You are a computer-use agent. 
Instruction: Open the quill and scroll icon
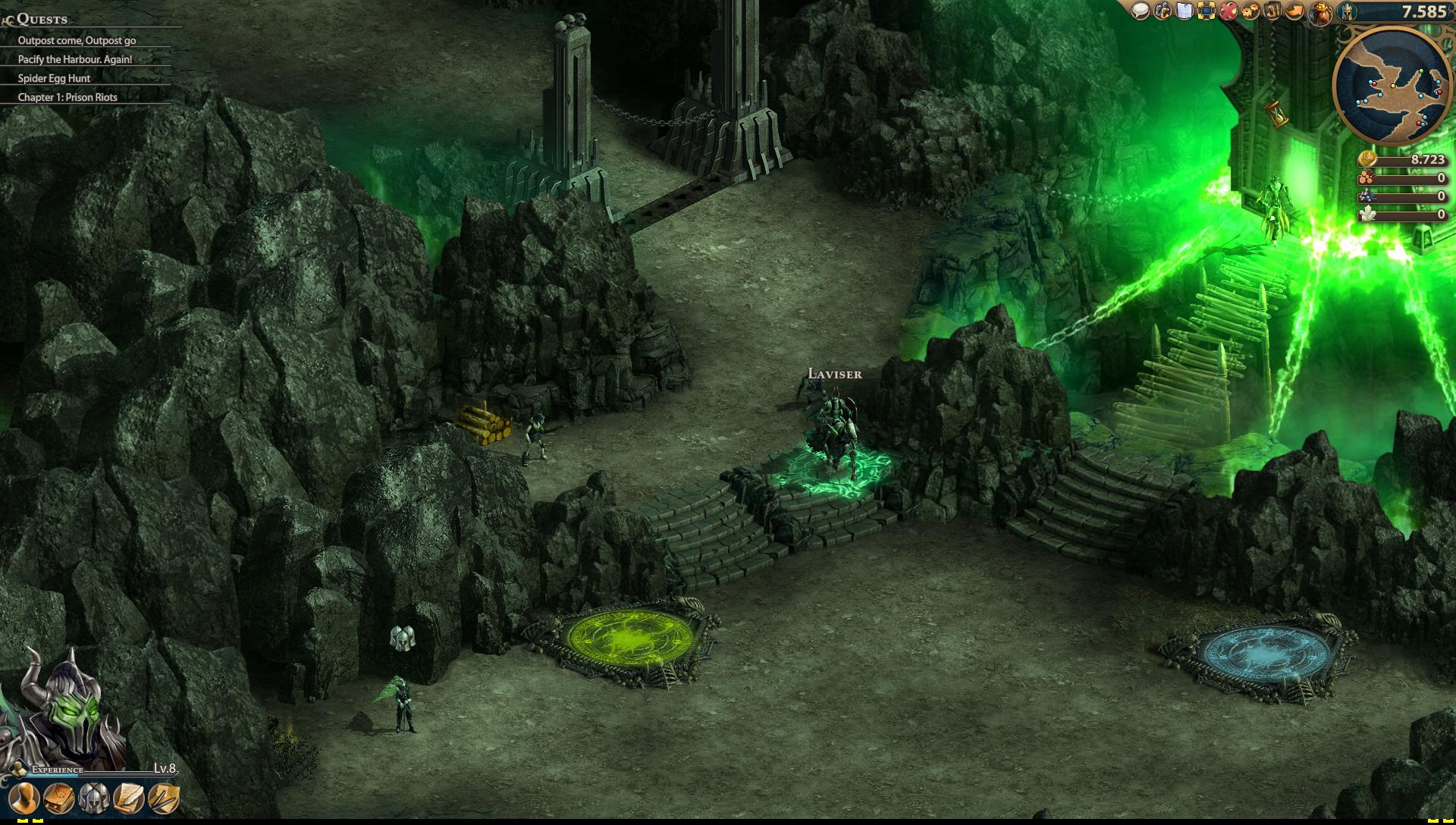coord(128,798)
